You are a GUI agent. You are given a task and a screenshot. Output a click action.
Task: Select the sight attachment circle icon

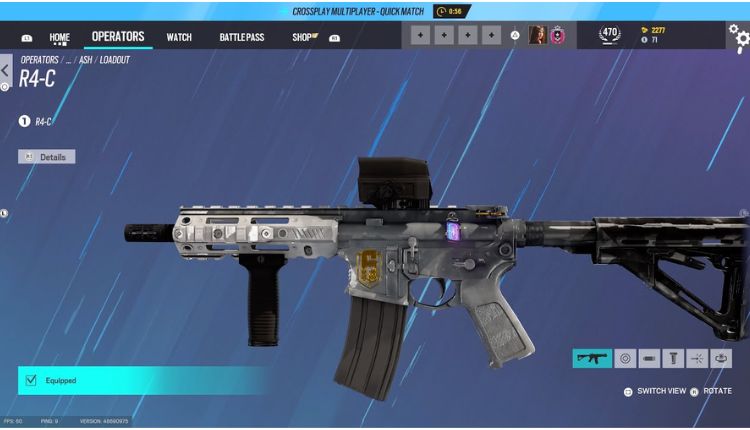pos(625,358)
